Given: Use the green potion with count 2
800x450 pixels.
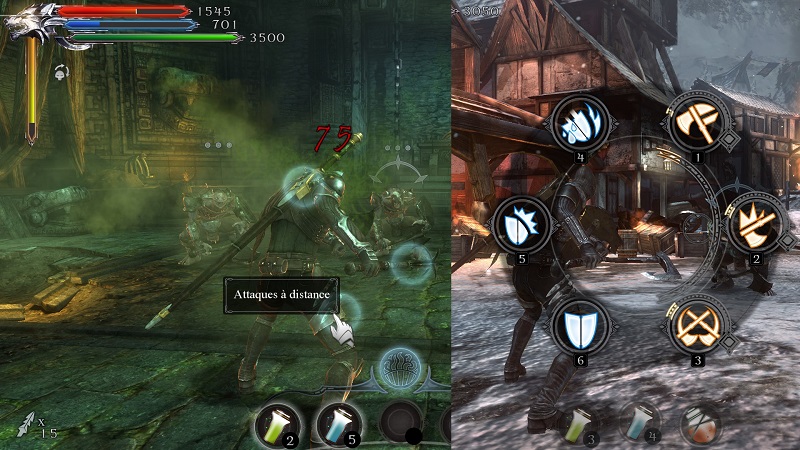Looking at the screenshot, I should [x=279, y=424].
